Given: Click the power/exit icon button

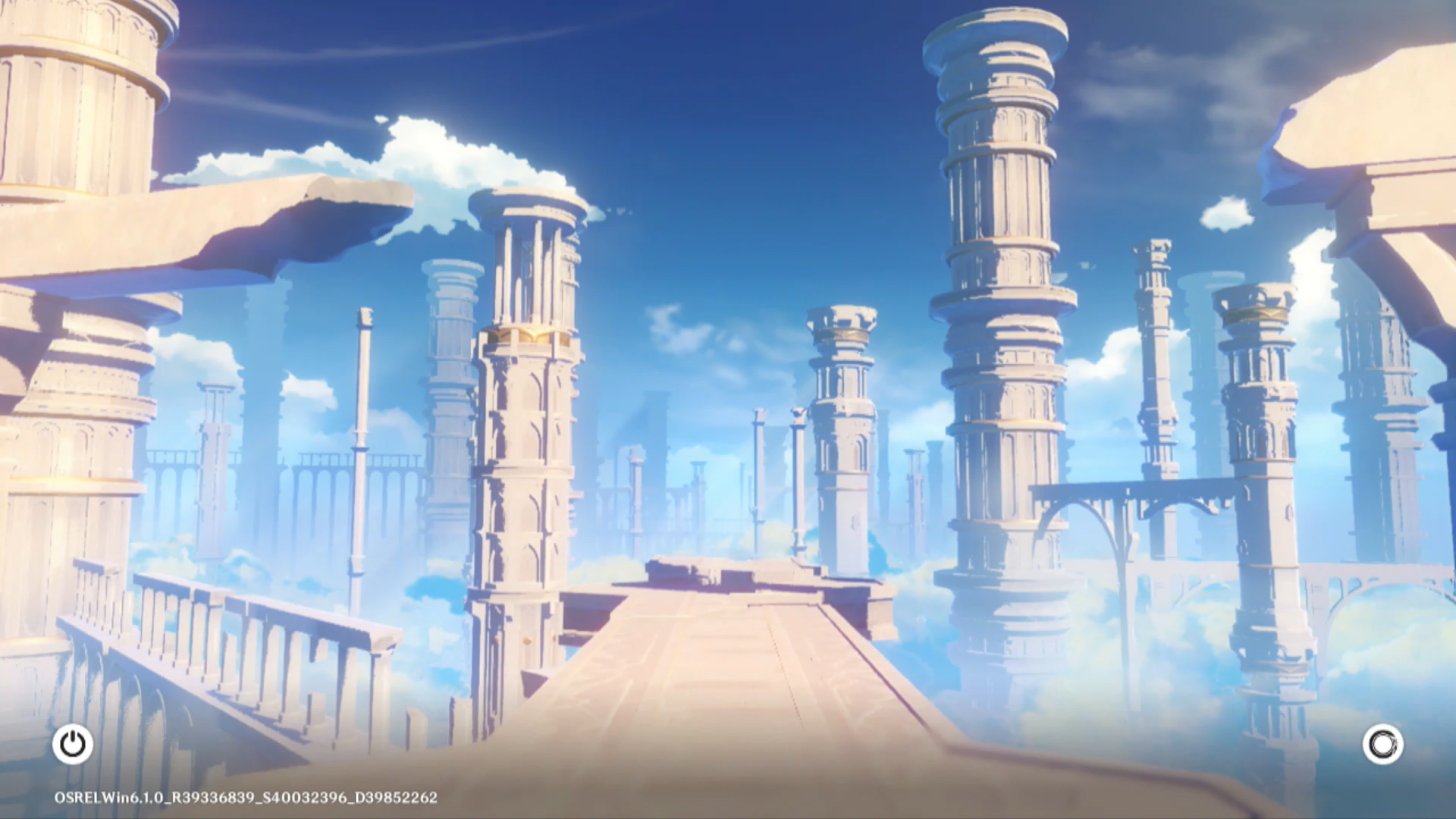Looking at the screenshot, I should pyautogui.click(x=73, y=744).
